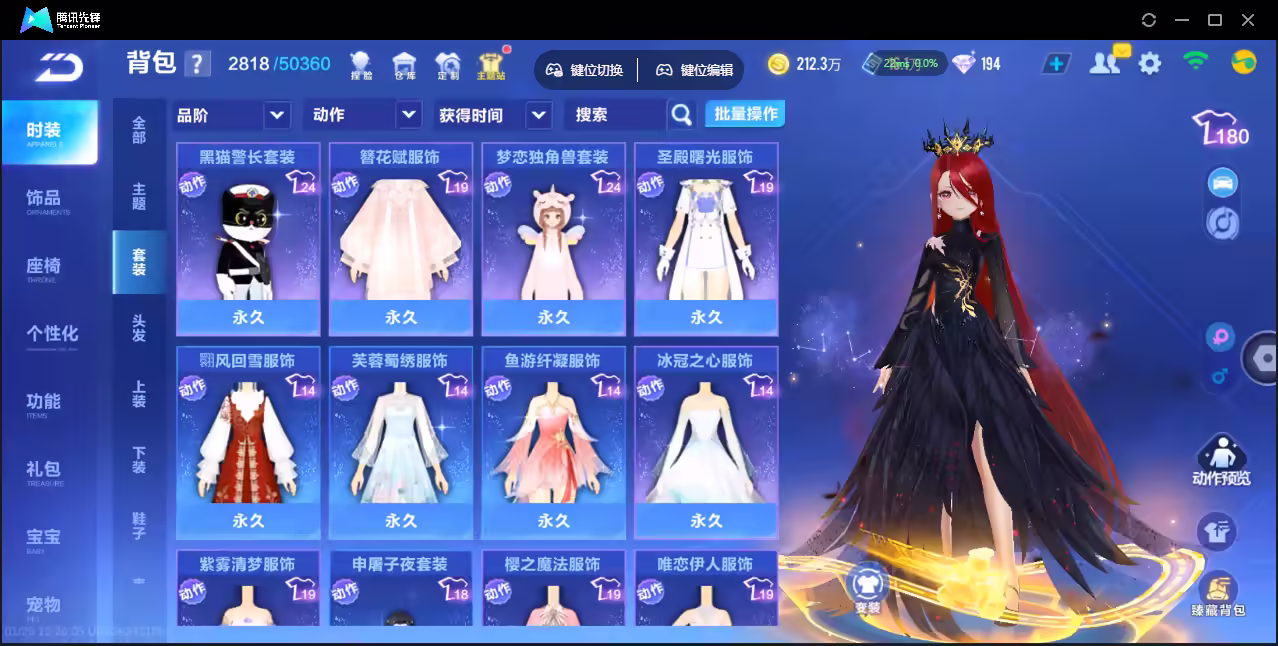The image size is (1278, 646).
Task: Choose the 芙蓉蜀绣服饰 outfit
Action: click(400, 442)
